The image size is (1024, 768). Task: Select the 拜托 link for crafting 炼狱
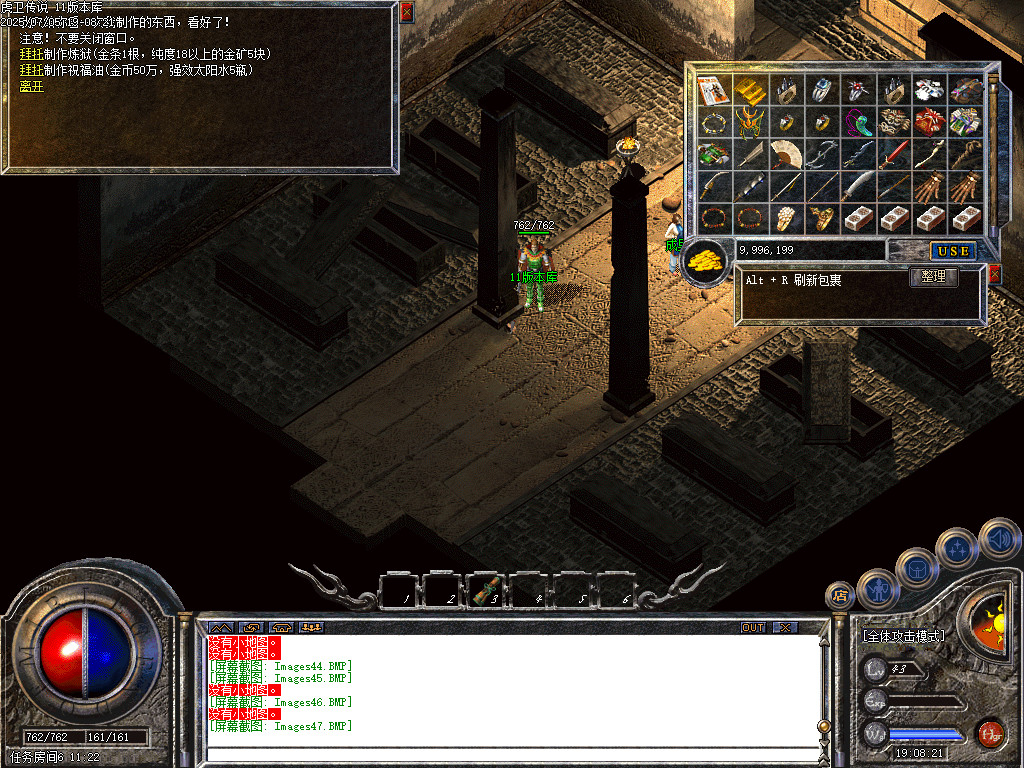point(31,54)
